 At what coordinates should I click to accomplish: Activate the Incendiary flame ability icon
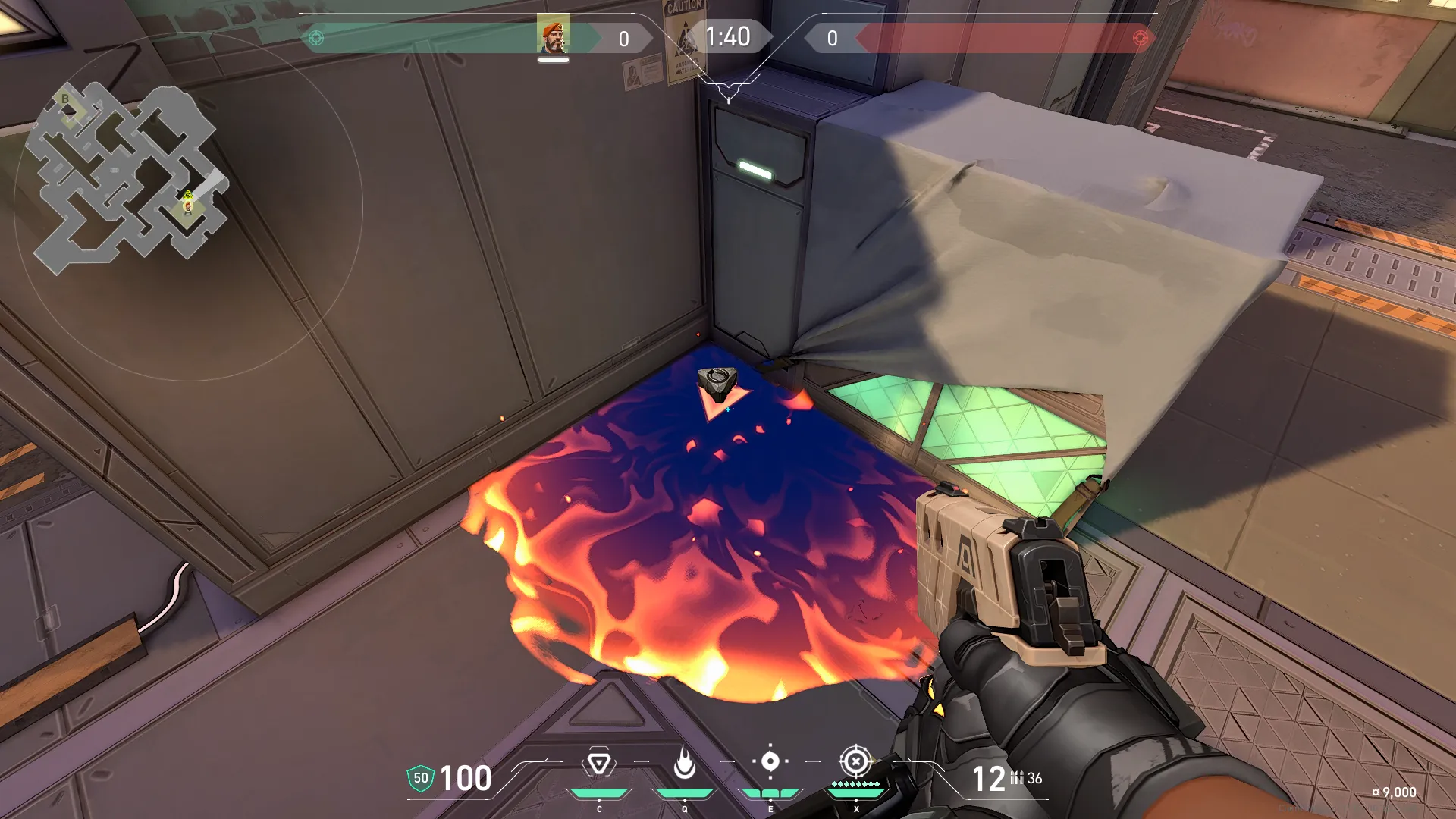(x=685, y=763)
